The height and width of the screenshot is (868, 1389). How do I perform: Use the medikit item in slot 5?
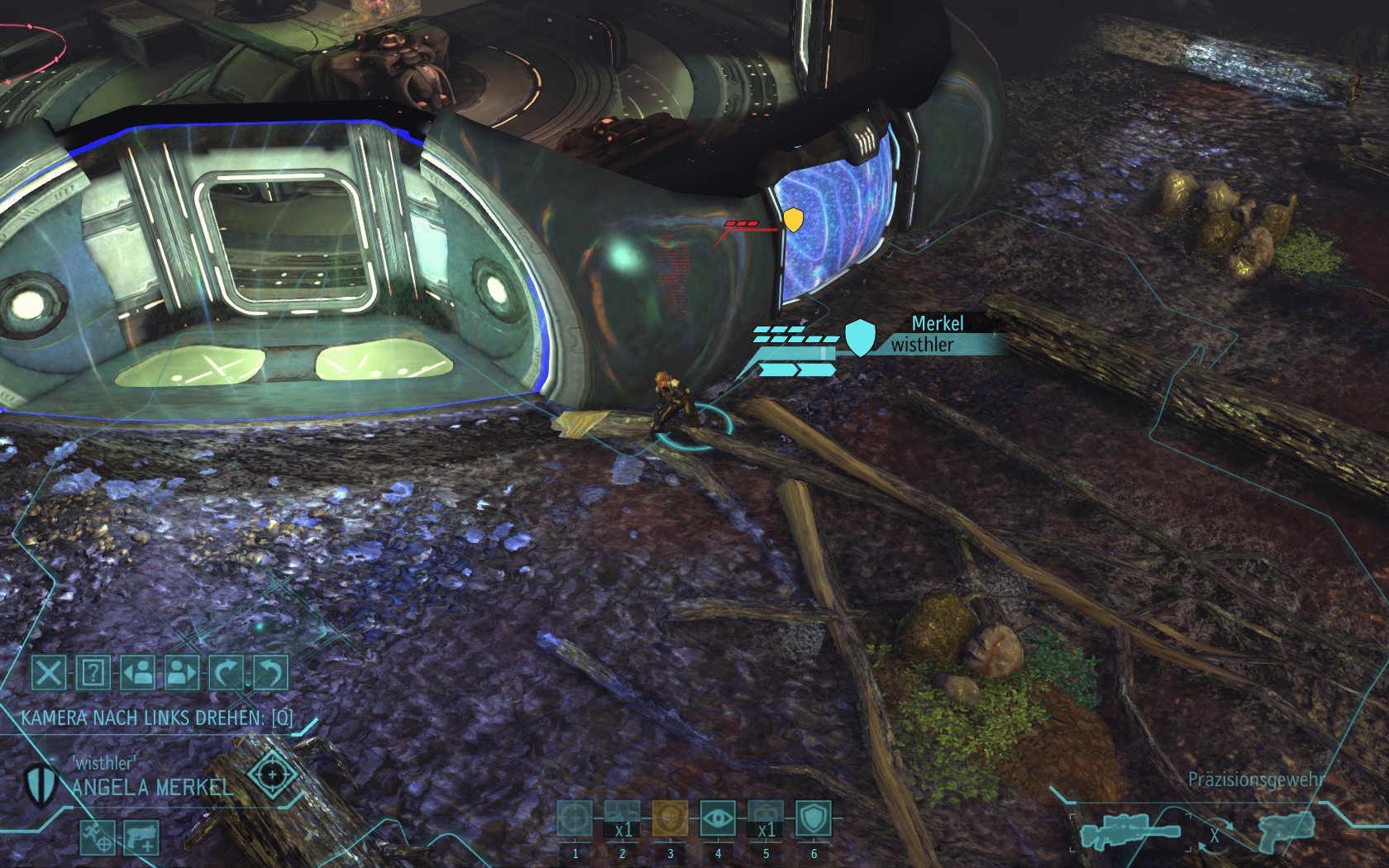pyautogui.click(x=766, y=821)
